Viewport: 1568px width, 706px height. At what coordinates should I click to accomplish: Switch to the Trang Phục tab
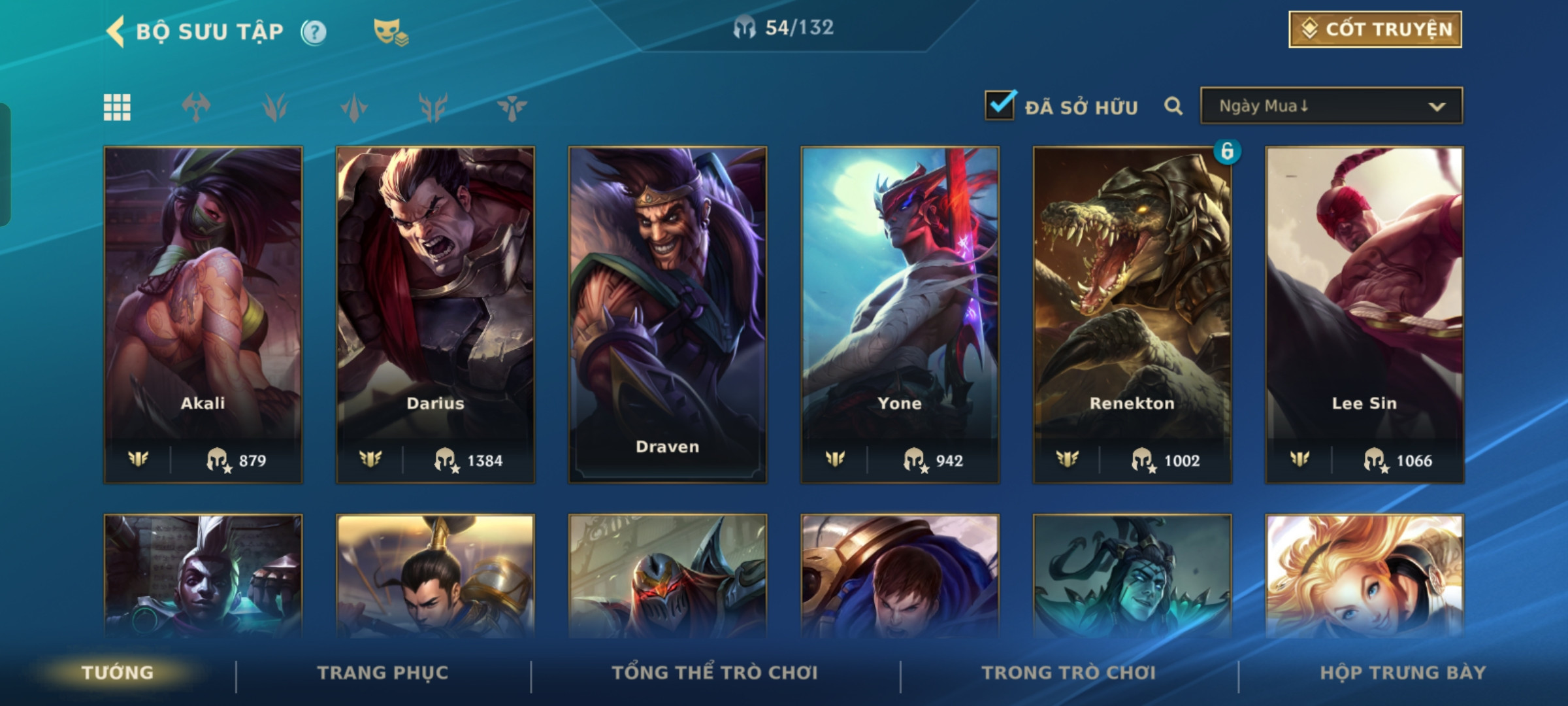pyautogui.click(x=383, y=673)
